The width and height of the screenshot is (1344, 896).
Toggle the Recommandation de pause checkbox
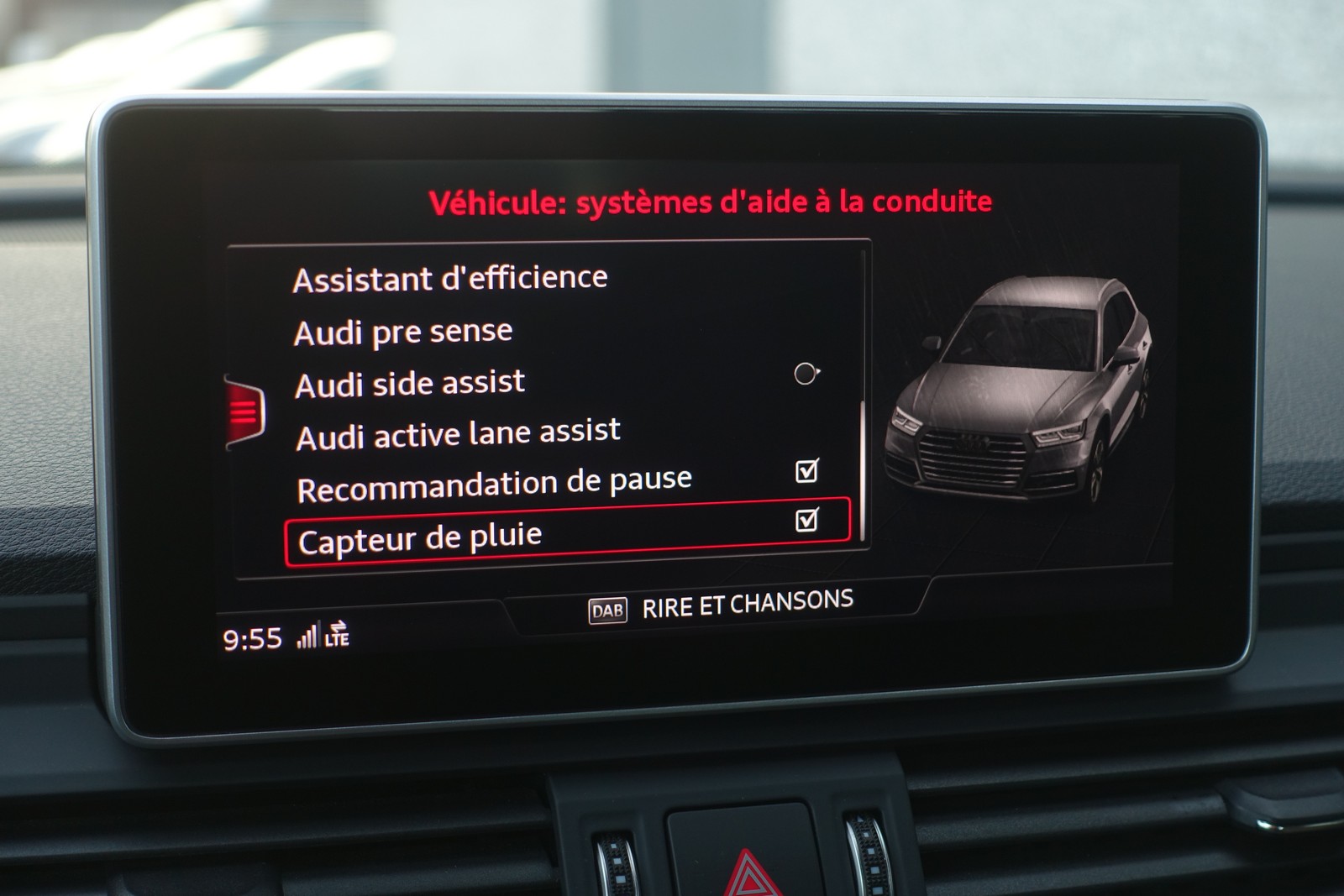(x=806, y=471)
